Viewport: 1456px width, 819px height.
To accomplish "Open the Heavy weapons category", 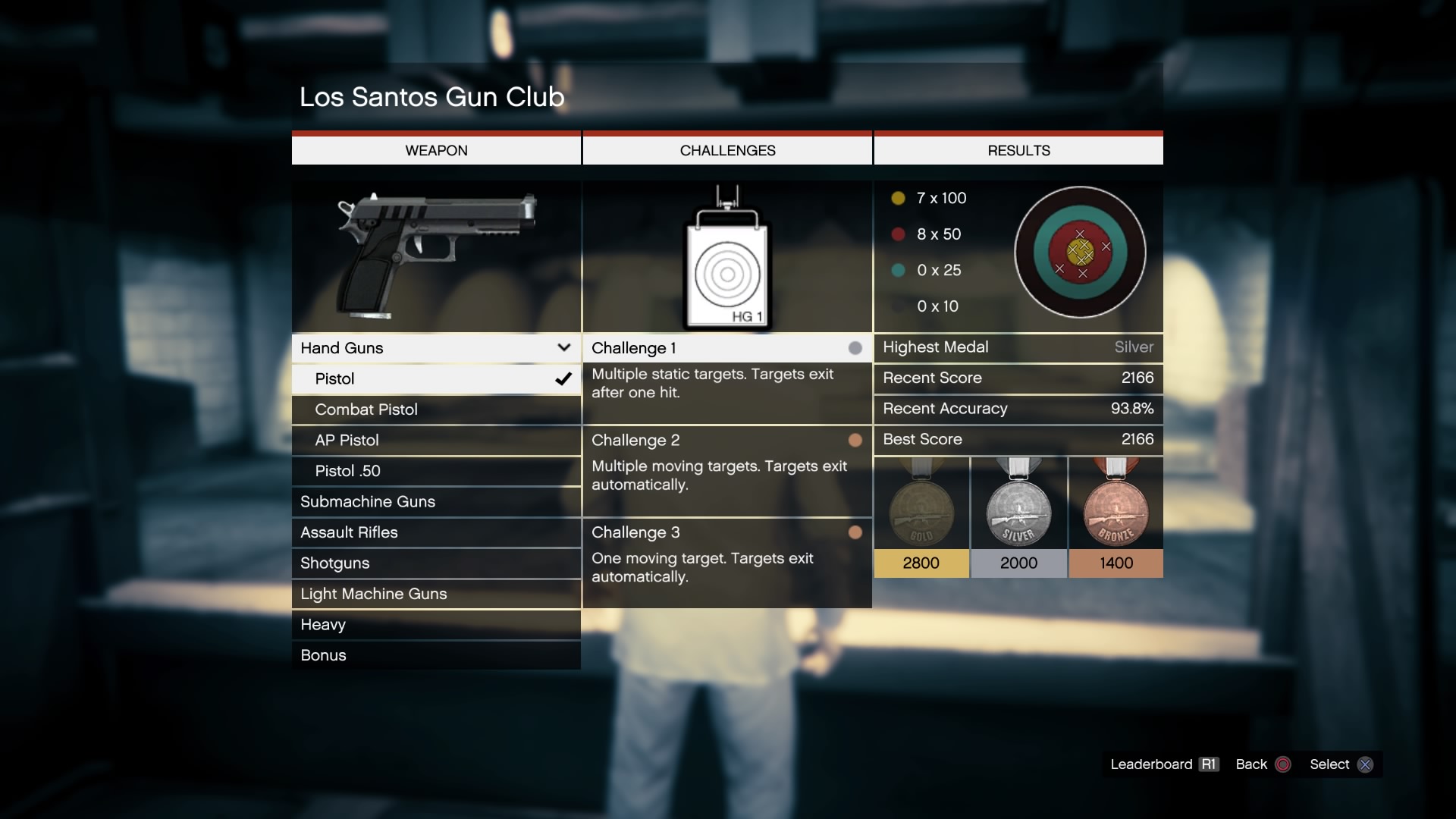I will coord(435,625).
